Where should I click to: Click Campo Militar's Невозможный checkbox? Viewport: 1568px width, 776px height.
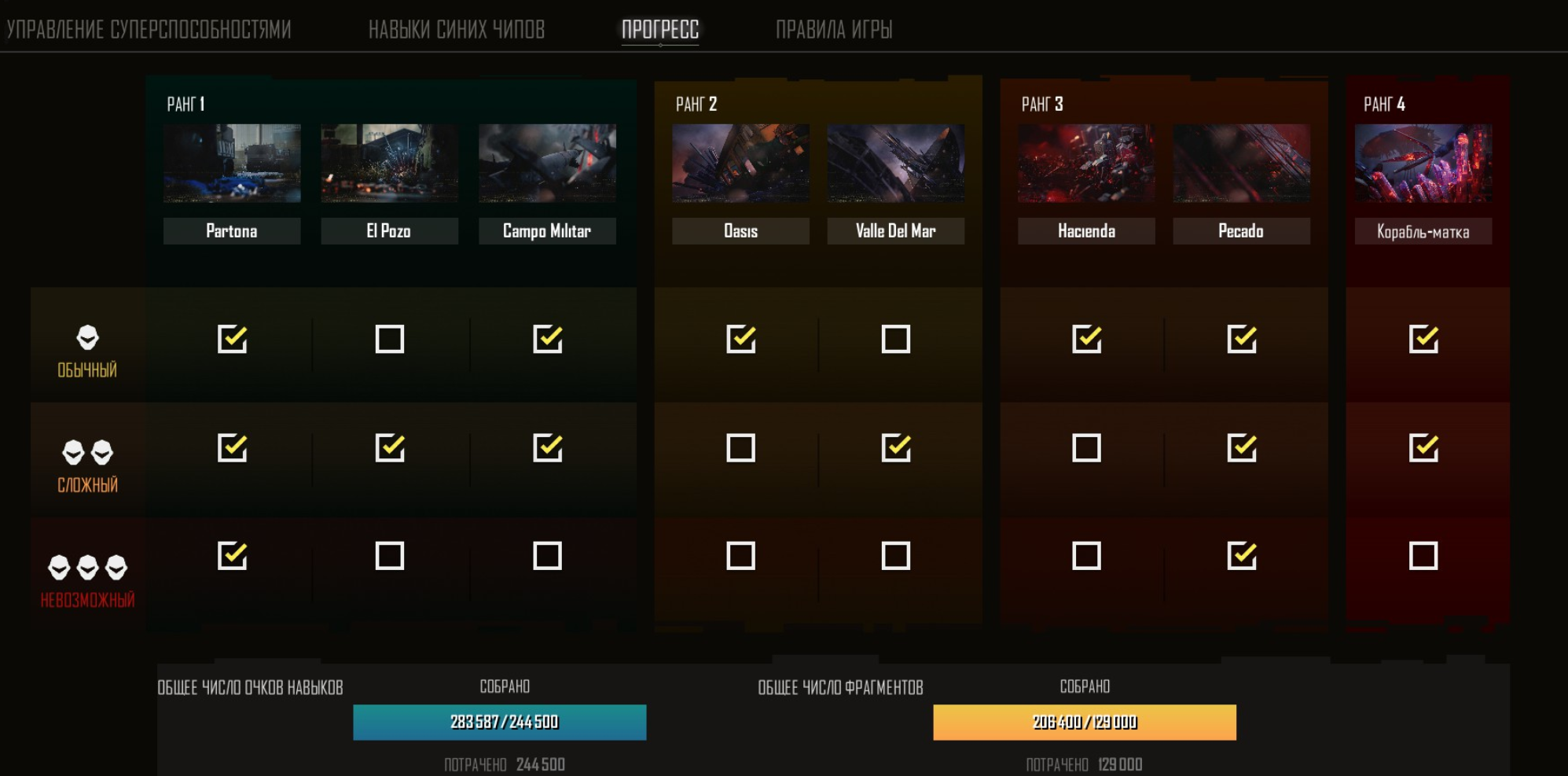click(x=547, y=556)
